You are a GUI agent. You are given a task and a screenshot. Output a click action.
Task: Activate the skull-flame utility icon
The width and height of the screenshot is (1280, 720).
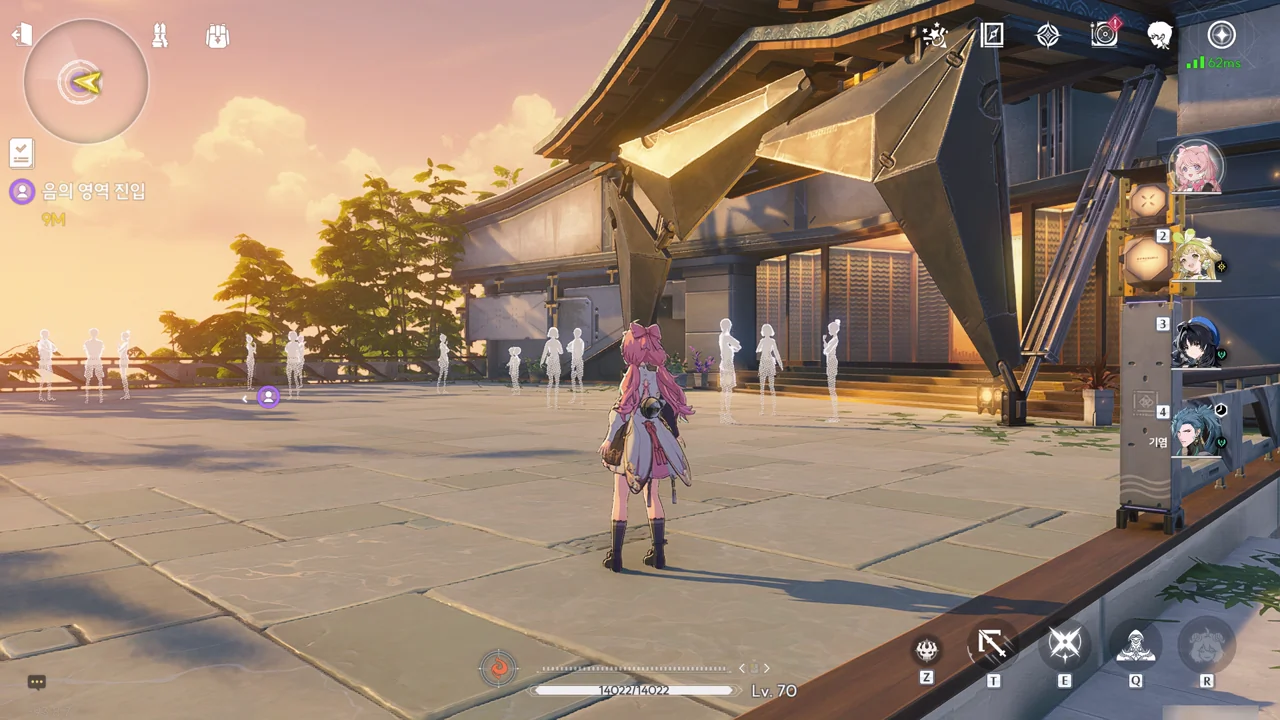(x=927, y=649)
